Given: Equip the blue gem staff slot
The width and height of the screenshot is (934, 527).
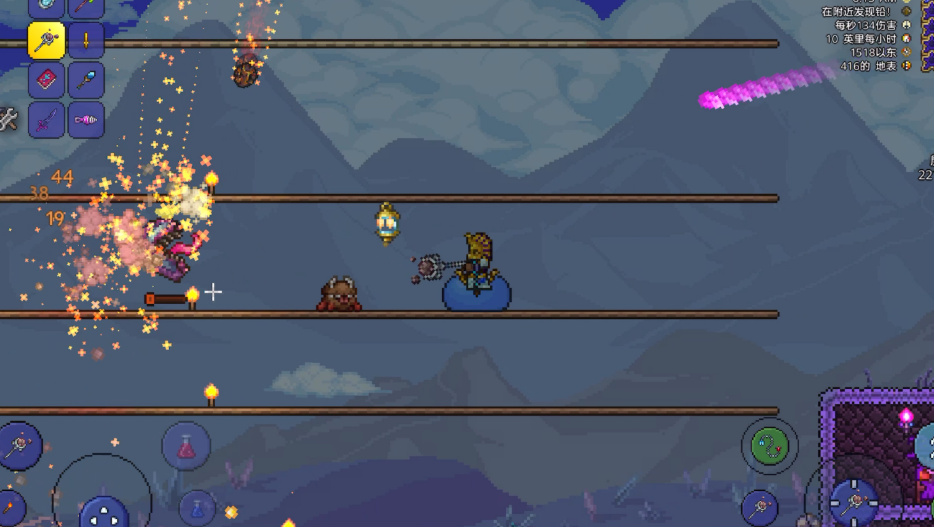Looking at the screenshot, I should point(87,80).
